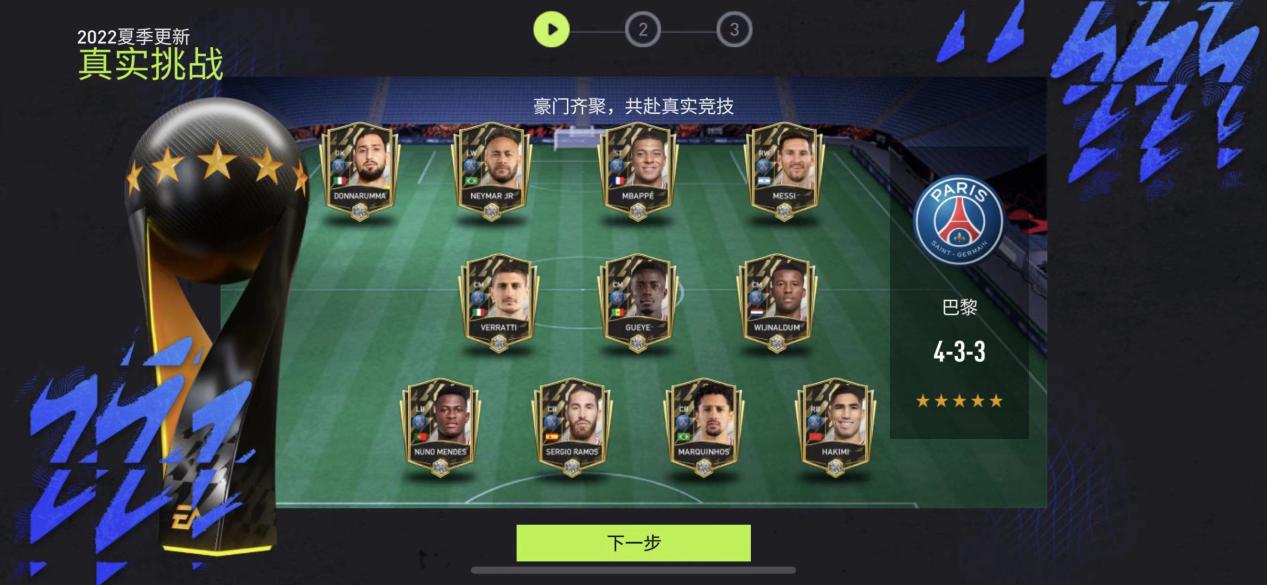The height and width of the screenshot is (585, 1267).
Task: Choose the Marquinhos defender card
Action: tap(703, 426)
